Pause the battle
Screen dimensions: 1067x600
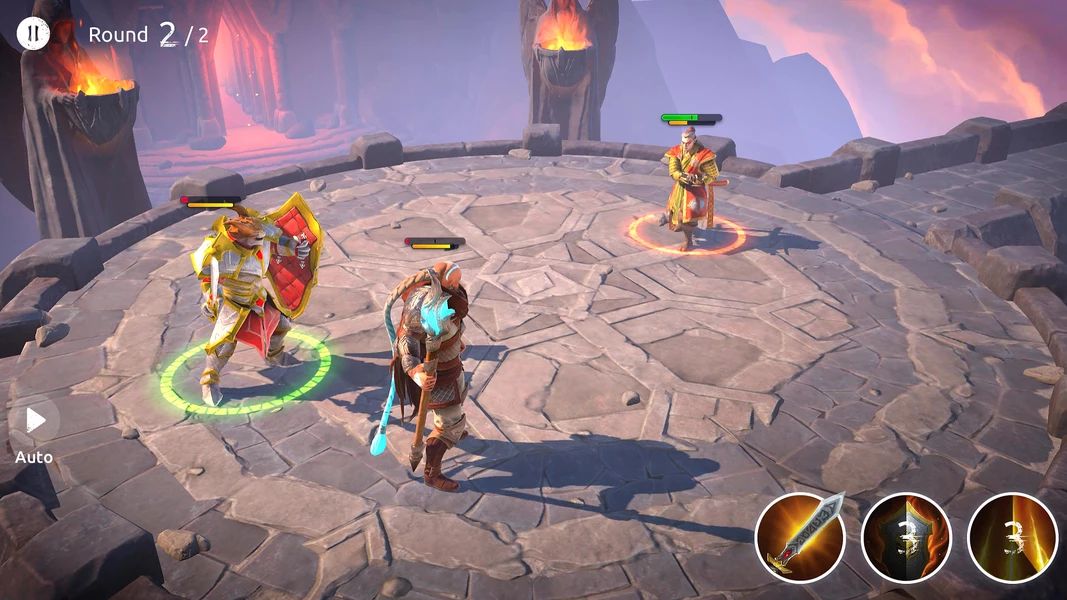33,34
